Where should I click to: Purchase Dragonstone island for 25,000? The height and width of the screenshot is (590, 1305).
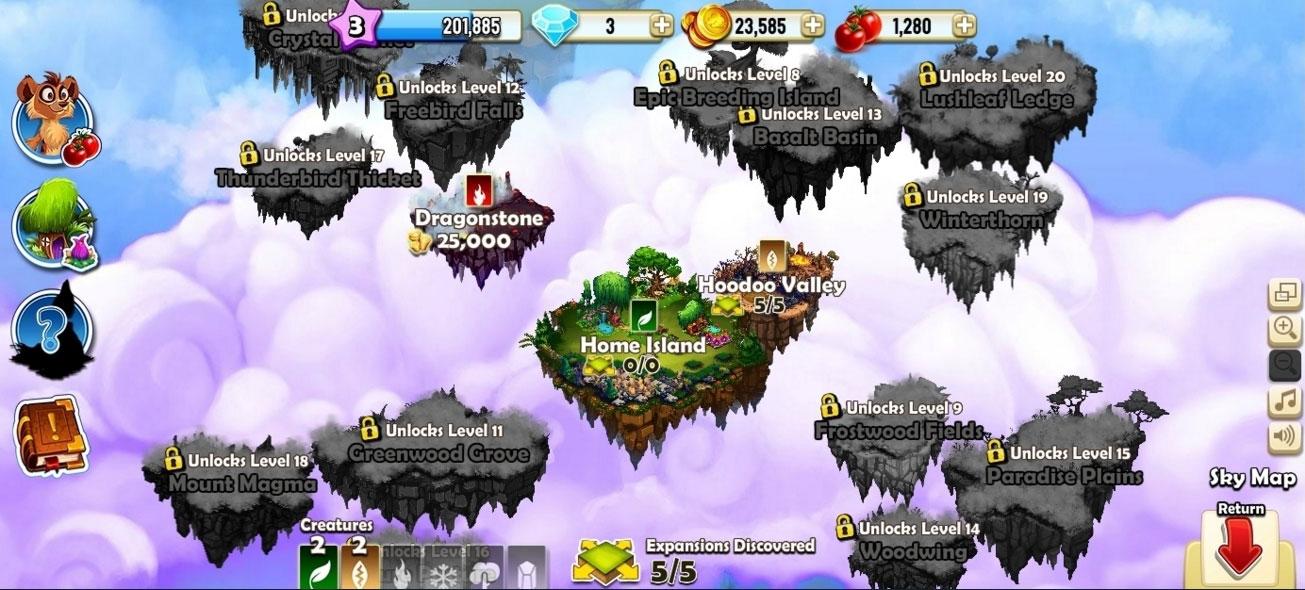[480, 228]
